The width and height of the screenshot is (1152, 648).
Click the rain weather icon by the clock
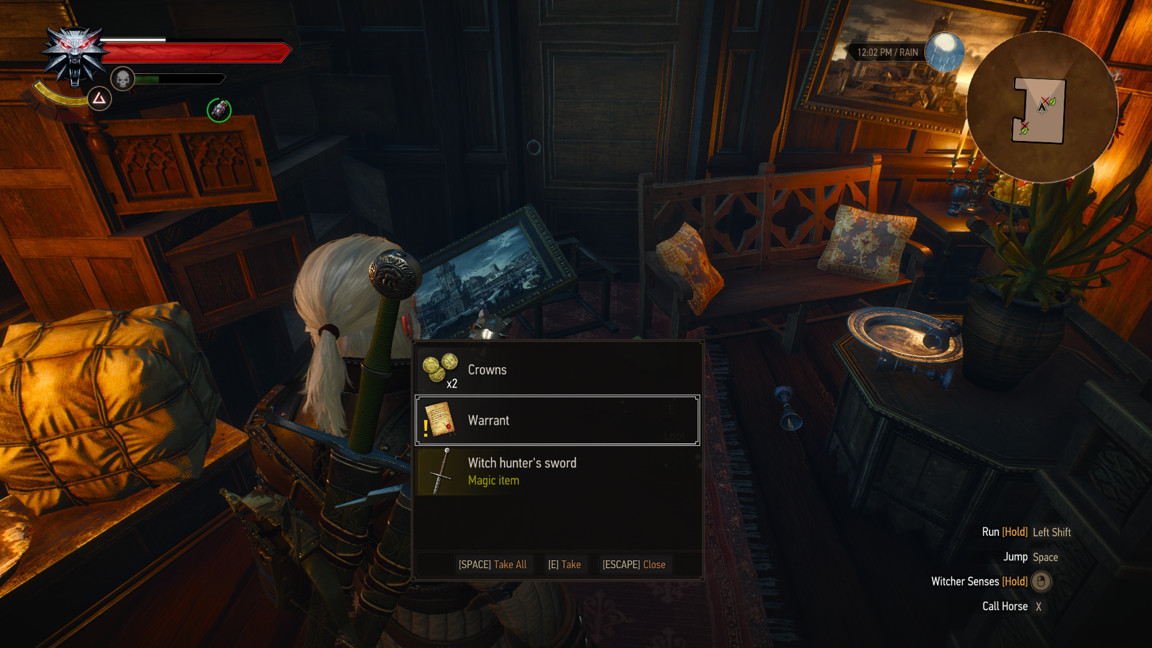tap(944, 51)
